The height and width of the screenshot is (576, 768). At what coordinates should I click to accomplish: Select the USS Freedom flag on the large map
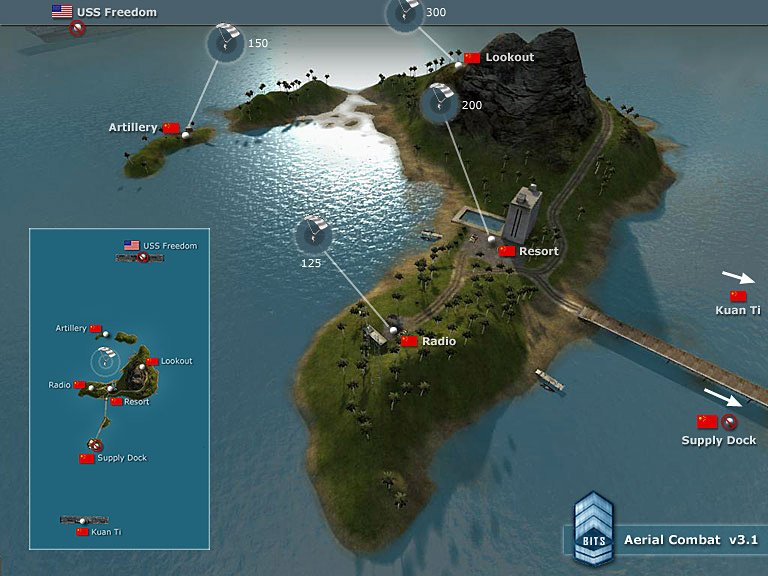[x=62, y=12]
